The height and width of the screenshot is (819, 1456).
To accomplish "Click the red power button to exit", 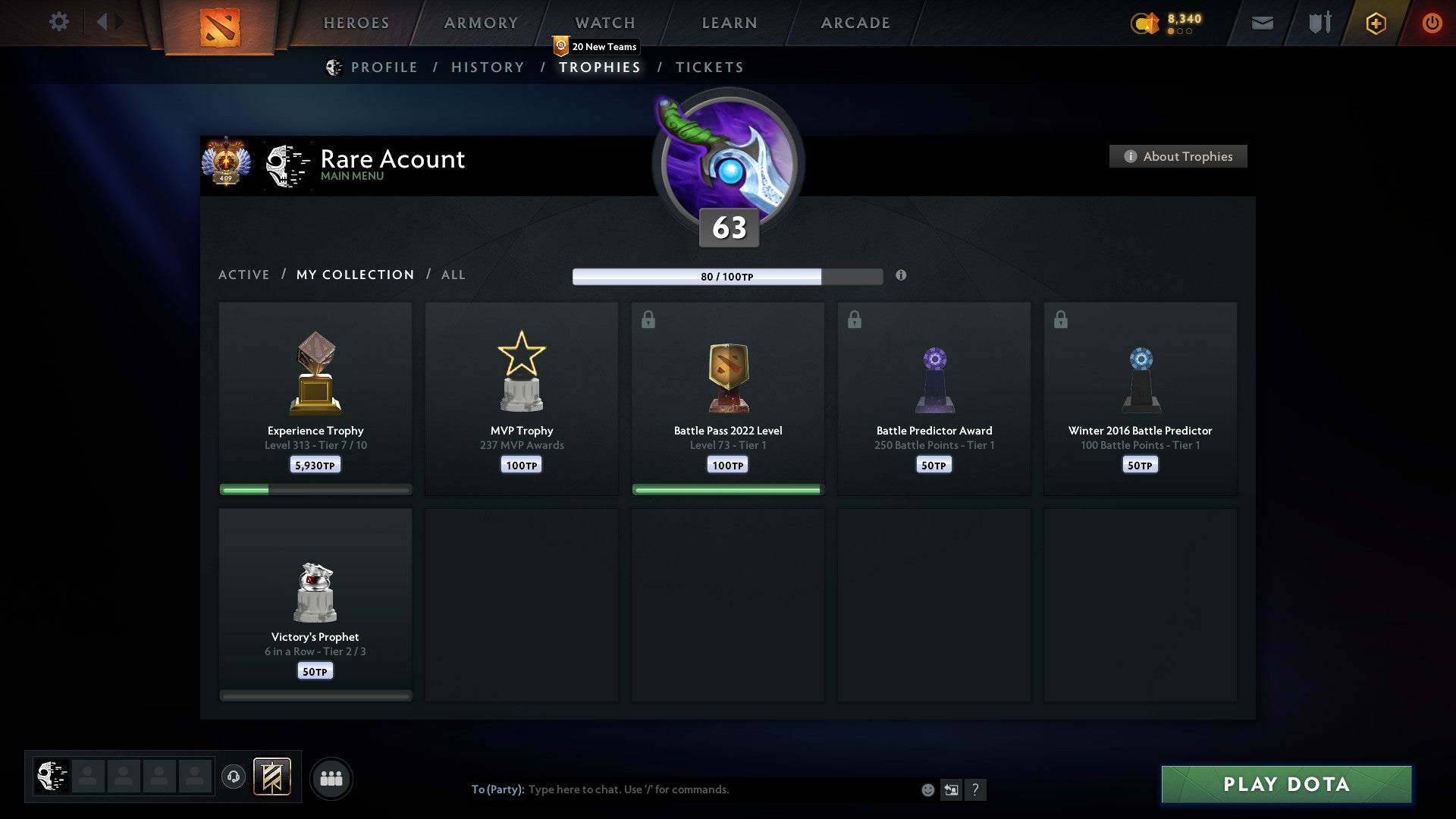I will 1432,23.
